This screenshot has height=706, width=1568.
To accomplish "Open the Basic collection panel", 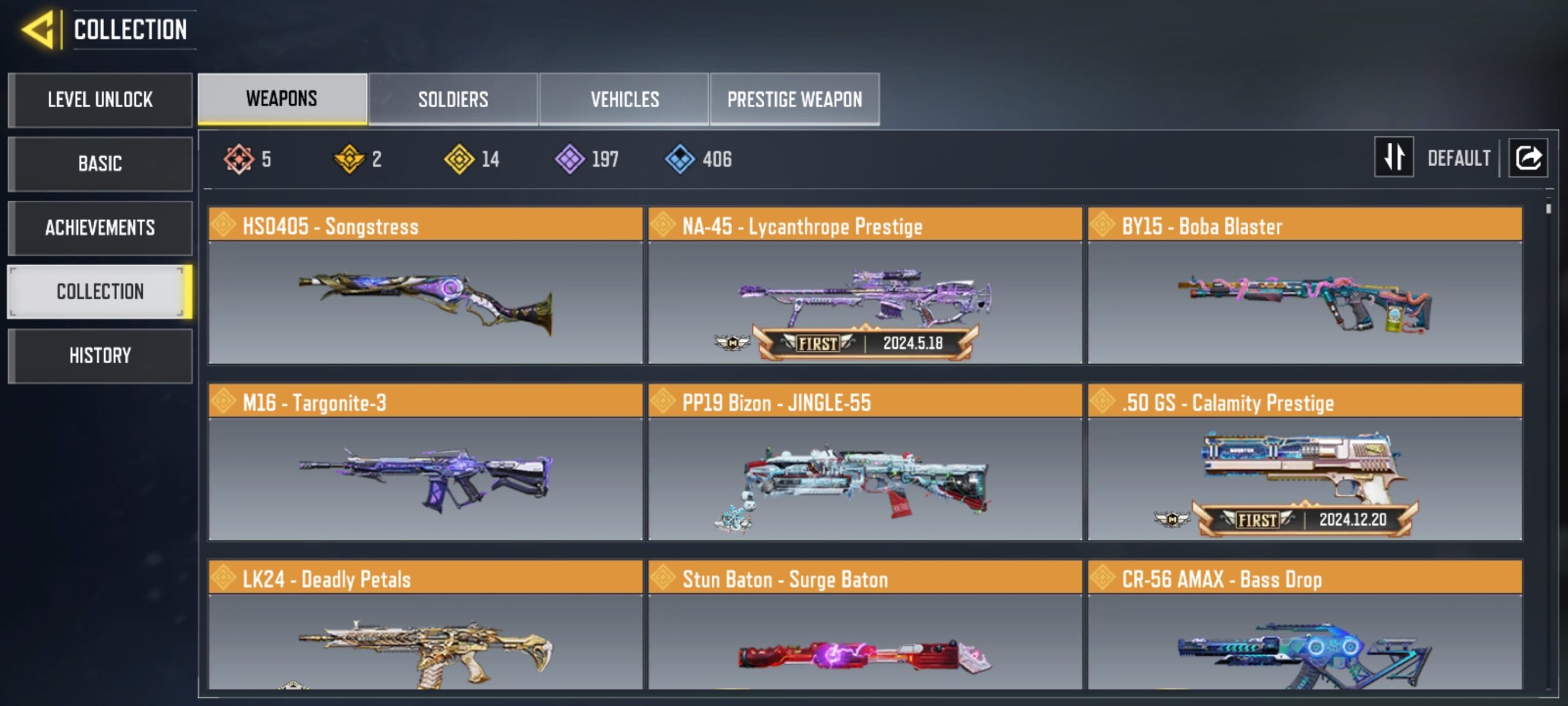I will click(x=99, y=164).
